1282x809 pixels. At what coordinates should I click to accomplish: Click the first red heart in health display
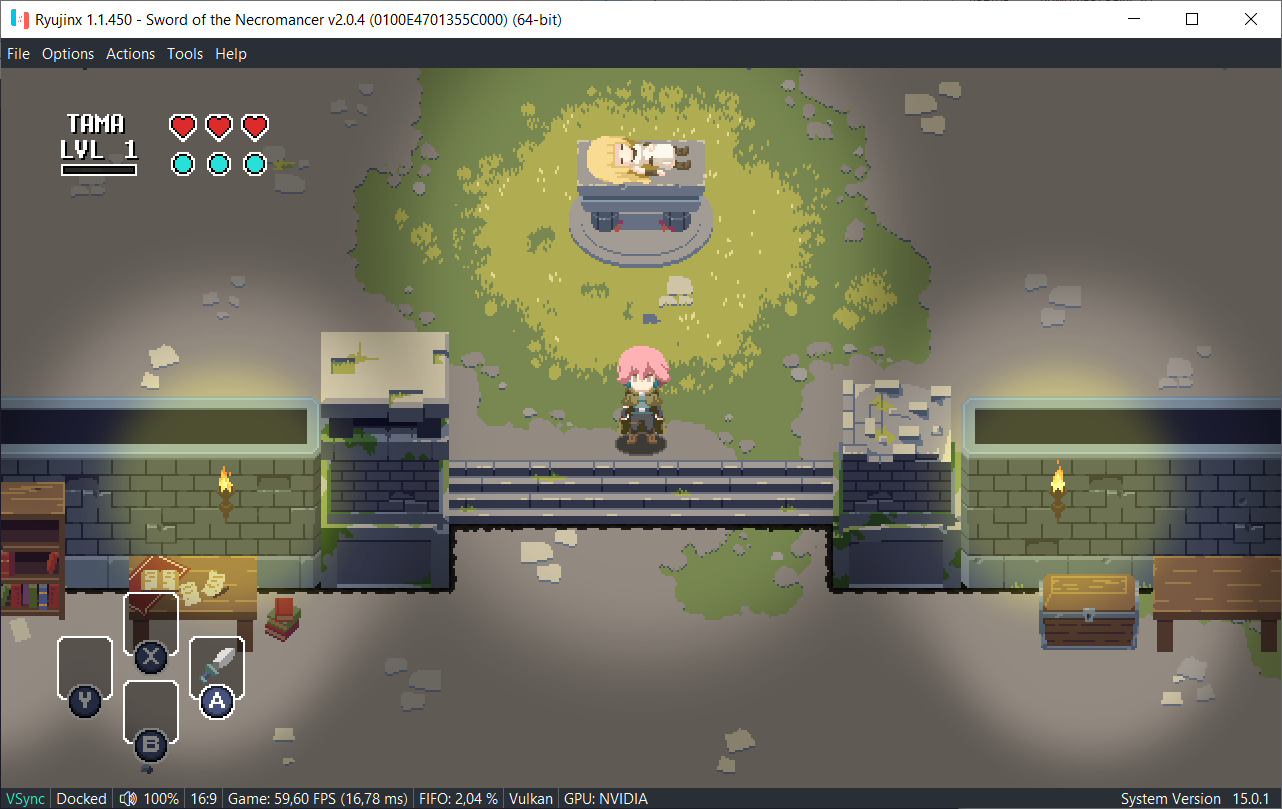(182, 126)
